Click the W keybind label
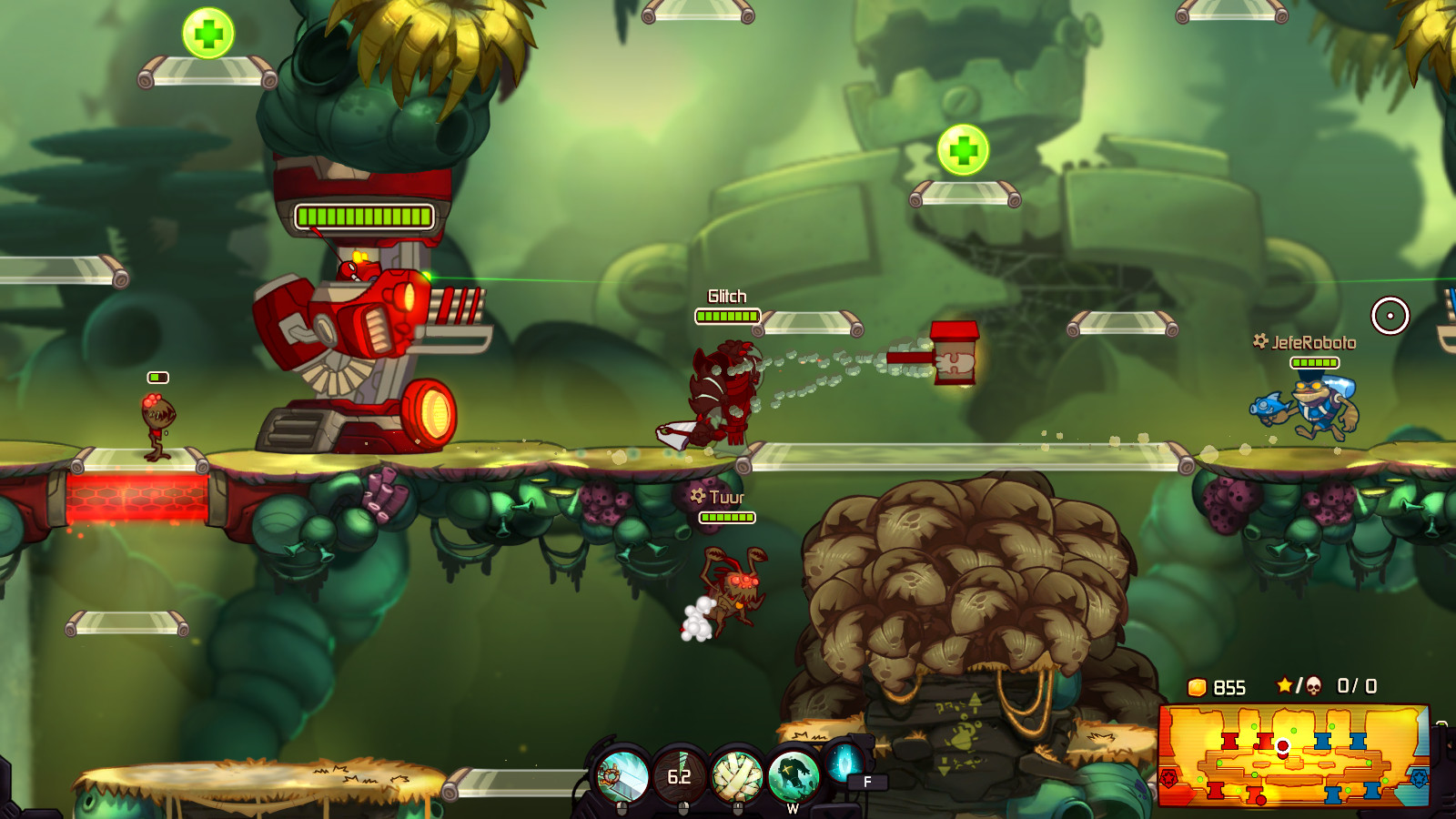 [x=794, y=808]
